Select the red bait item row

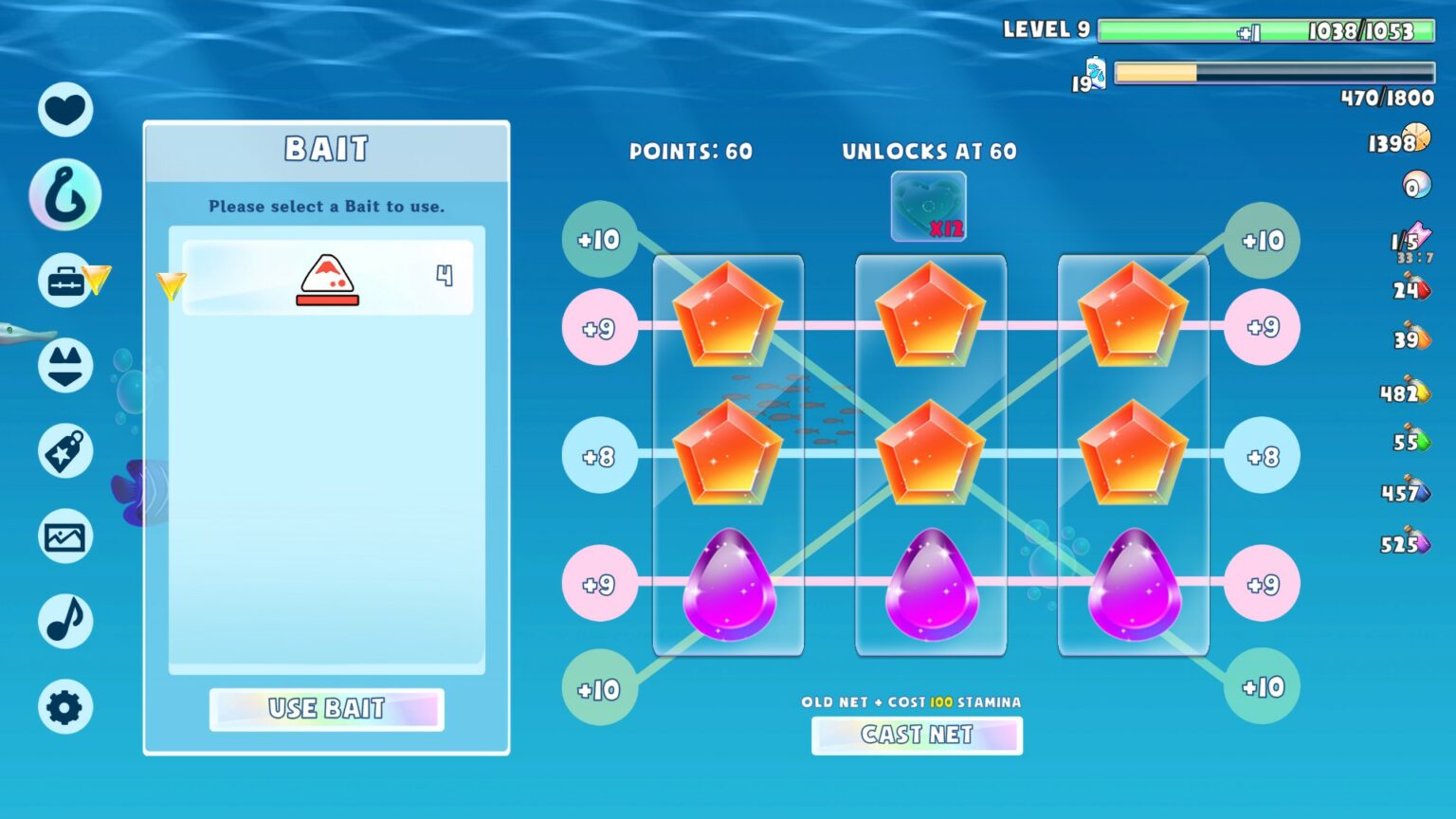327,278
